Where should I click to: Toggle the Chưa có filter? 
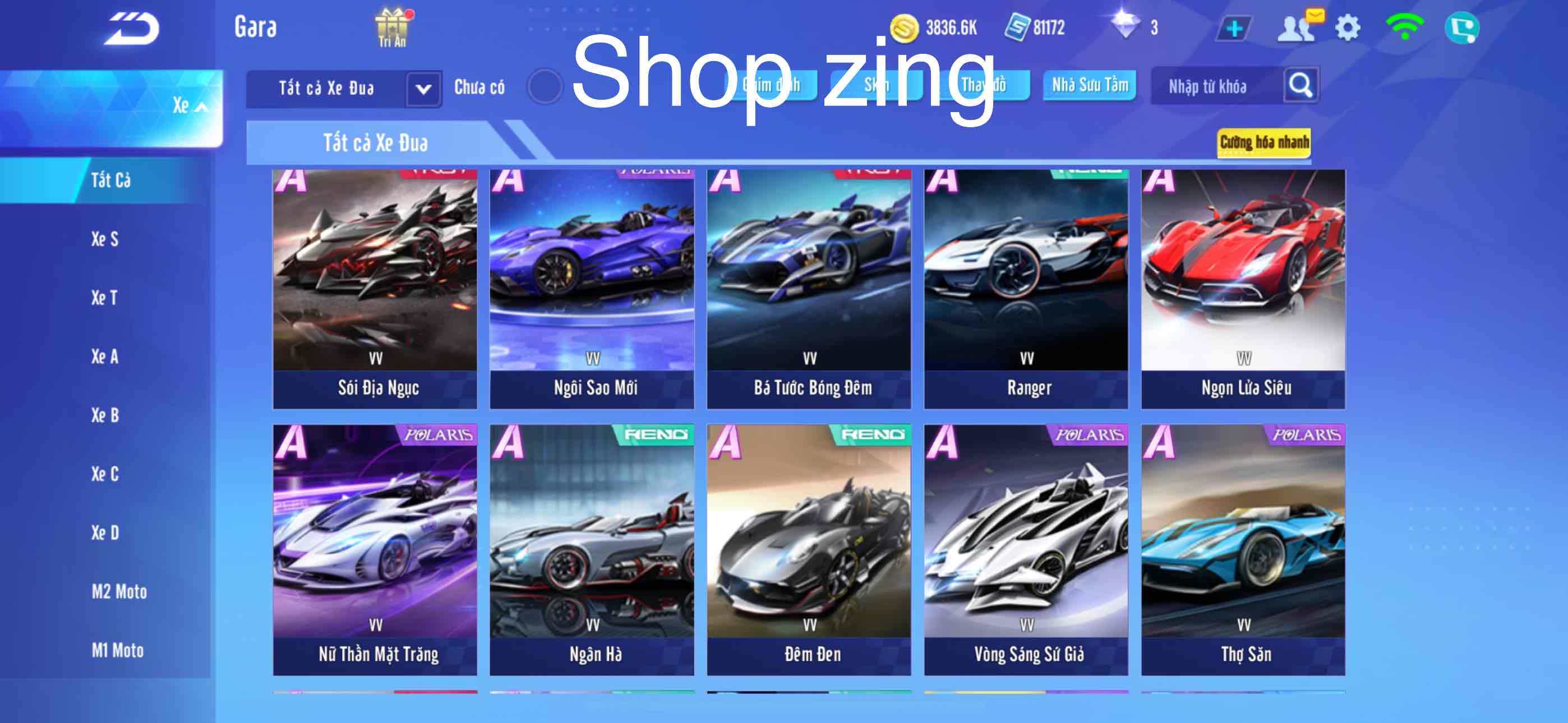pyautogui.click(x=544, y=86)
